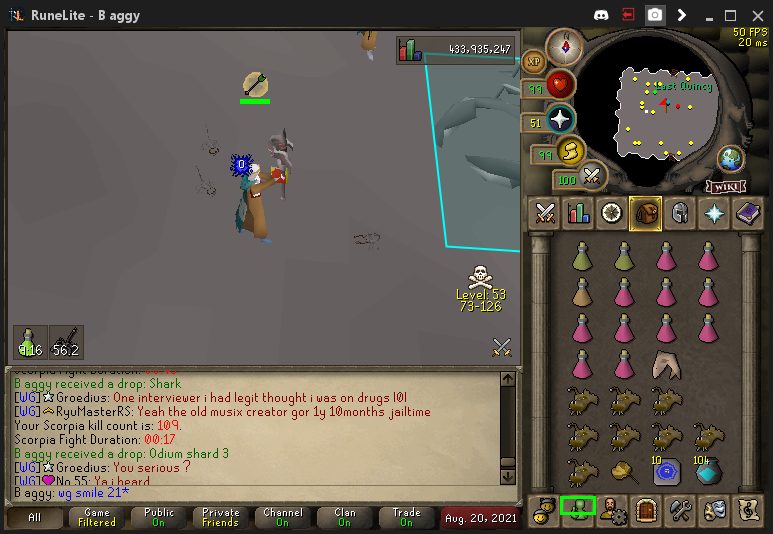773x534 pixels.
Task: Toggle run using the run energy orb
Action: (570, 152)
